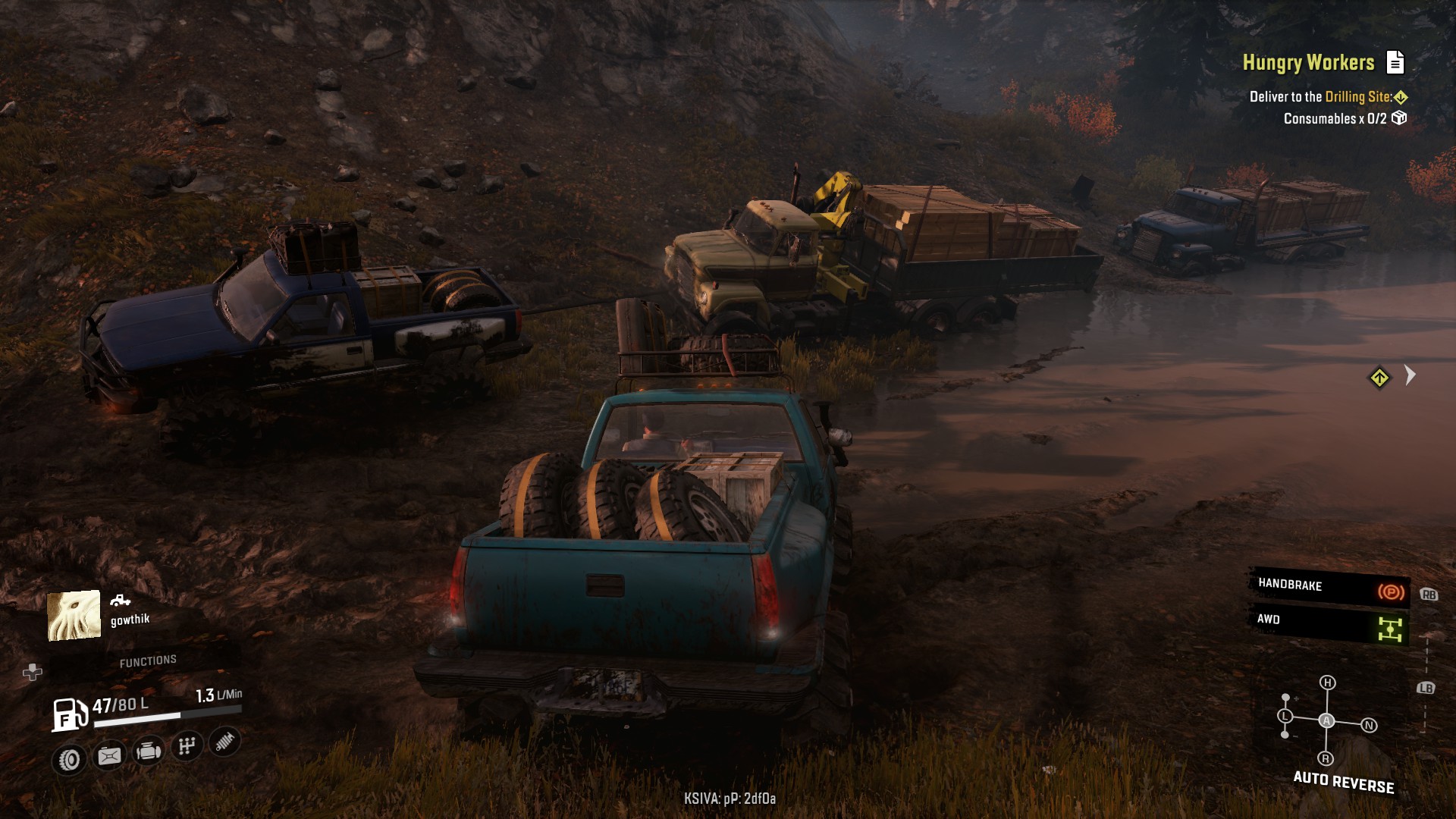Check the suspension damage status icon
Screen dimensions: 1456x819
coord(224,742)
